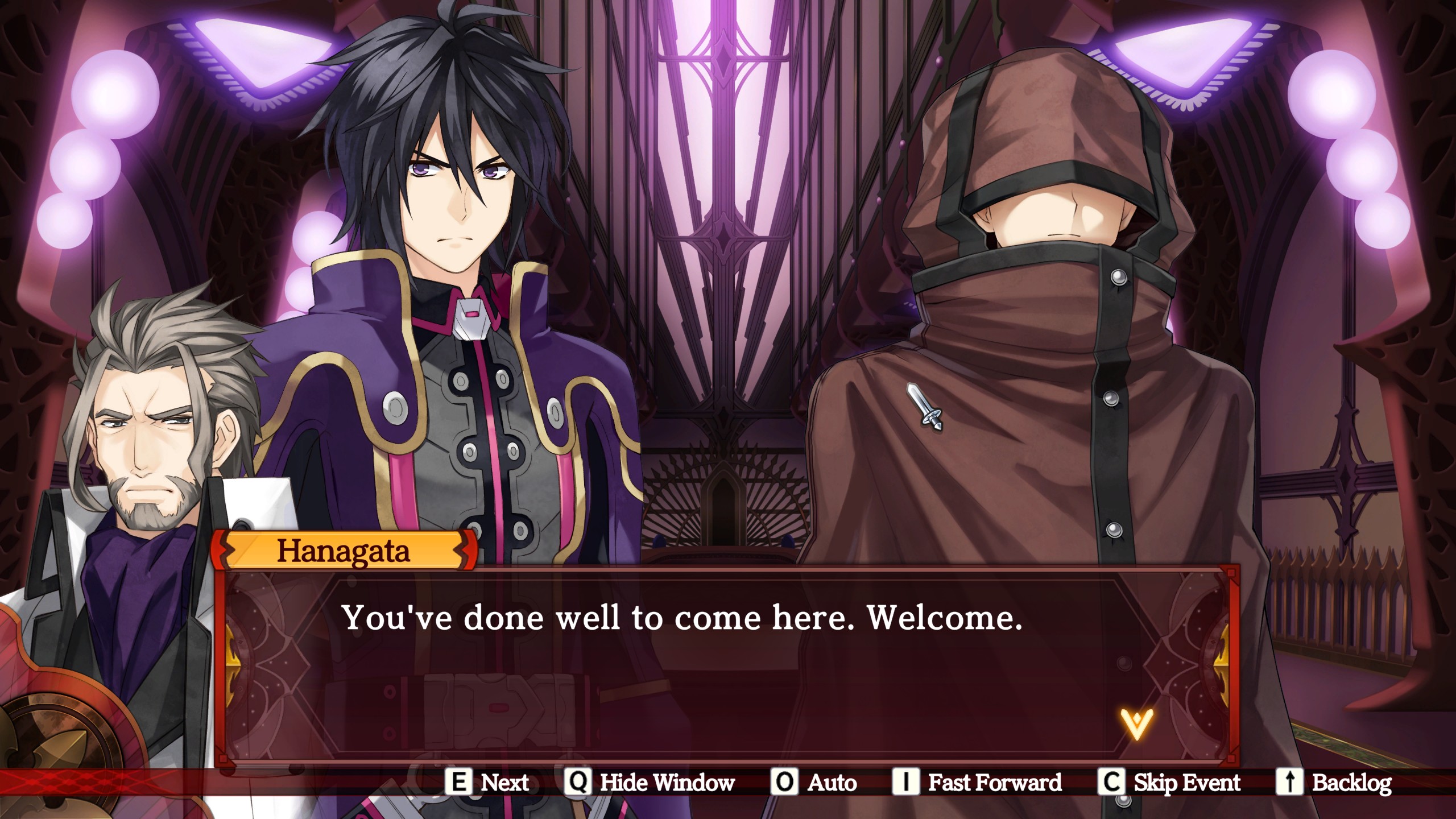
Task: Advance dialogue with the golden arrow indicator
Action: (1136, 723)
